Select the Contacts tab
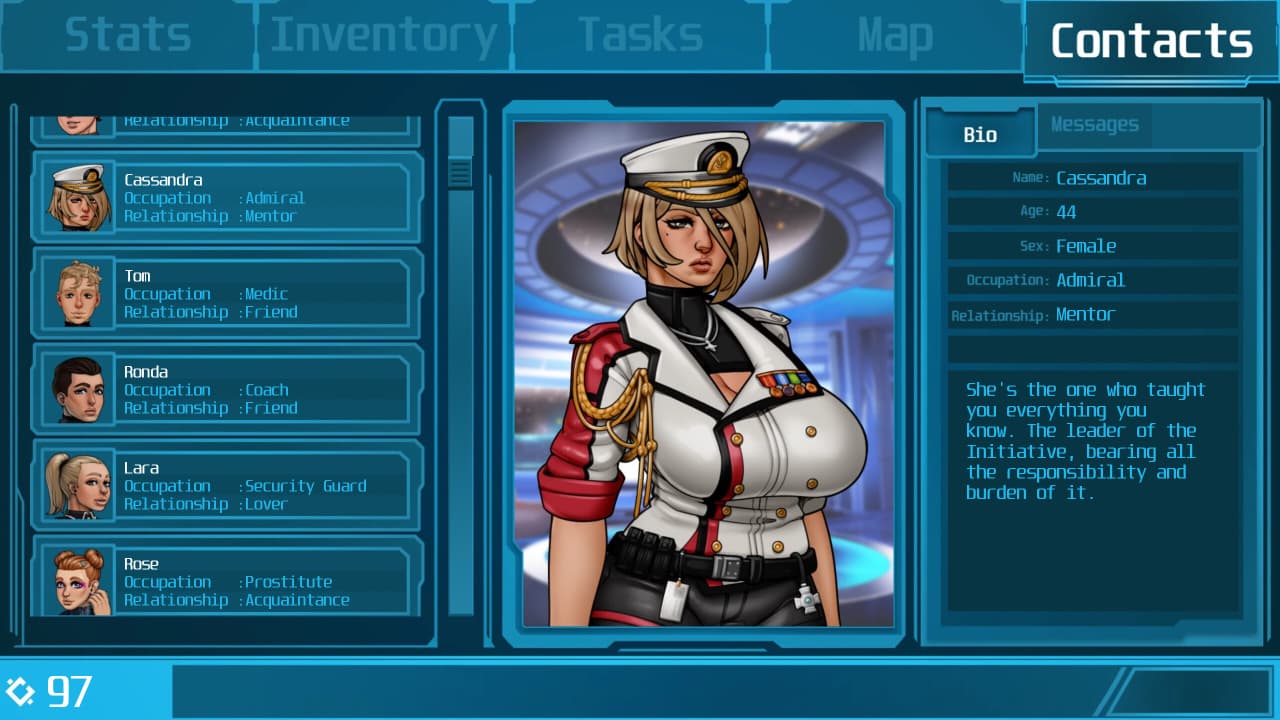Screen dimensions: 1280x720 tap(1151, 40)
